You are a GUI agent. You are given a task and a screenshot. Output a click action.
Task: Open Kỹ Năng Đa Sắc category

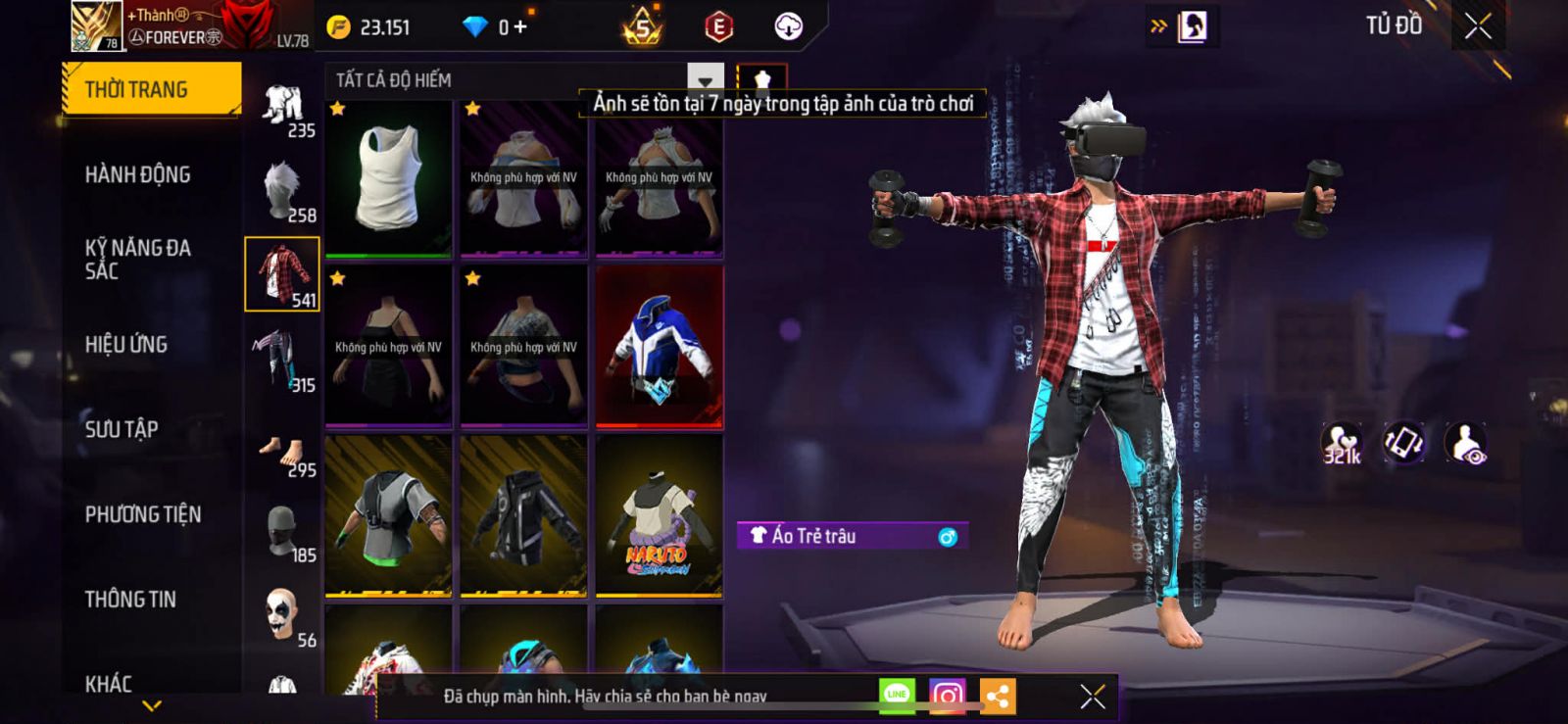(x=138, y=260)
